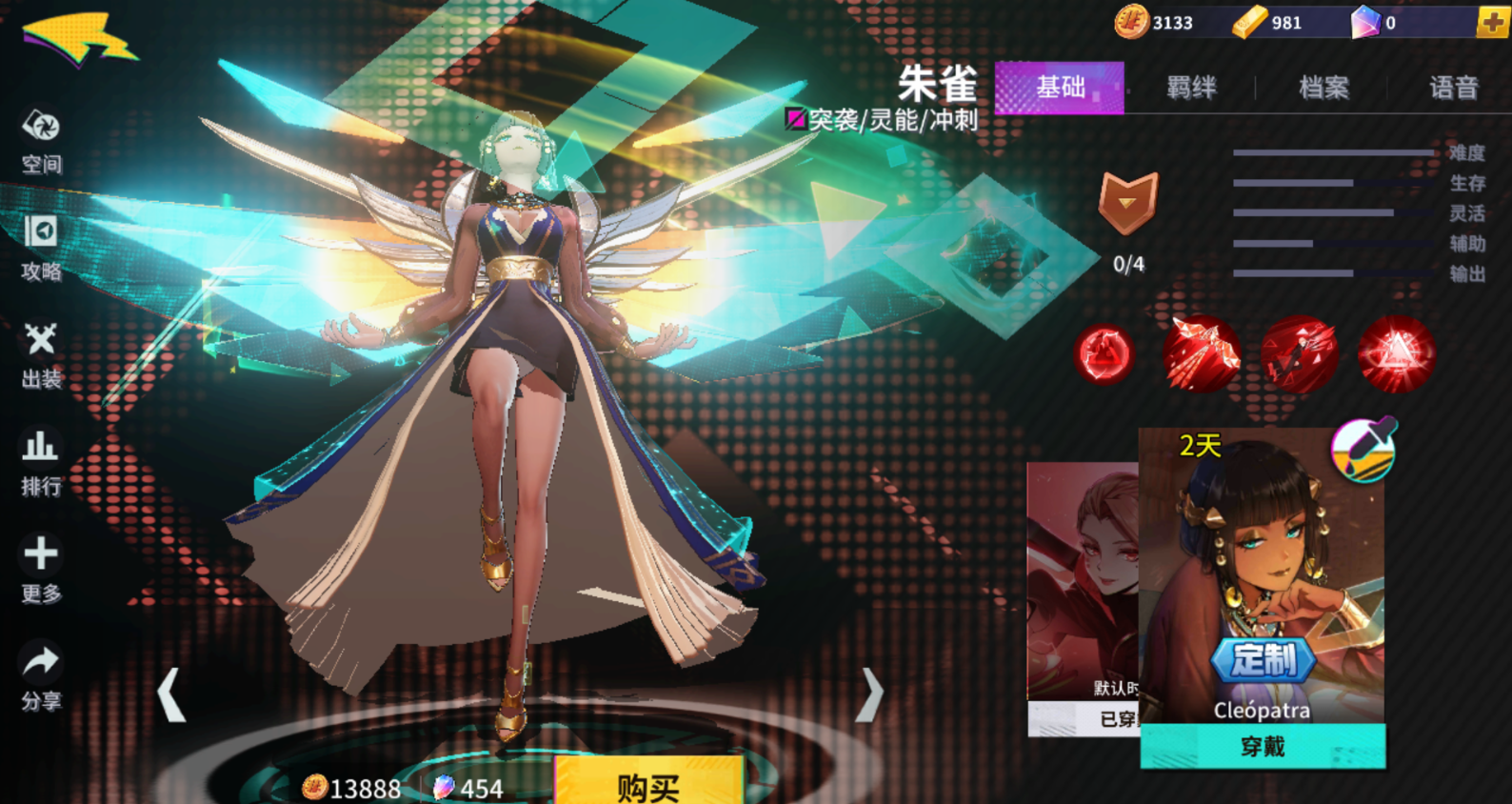This screenshot has height=804, width=1512.
Task: Select the orange shield badge icon
Action: [1128, 202]
